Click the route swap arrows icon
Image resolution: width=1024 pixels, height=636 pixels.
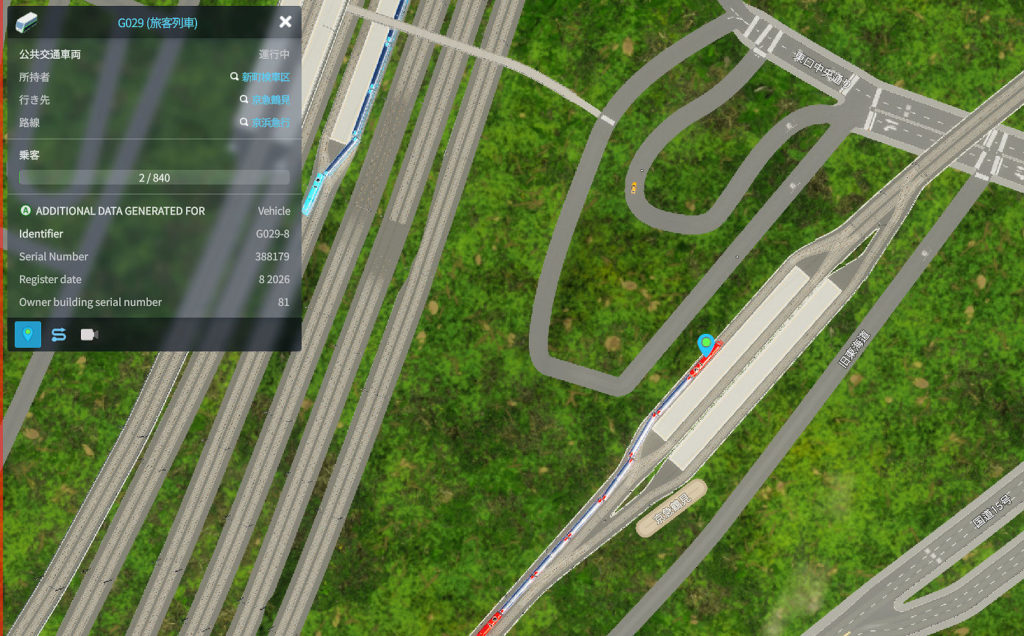59,334
